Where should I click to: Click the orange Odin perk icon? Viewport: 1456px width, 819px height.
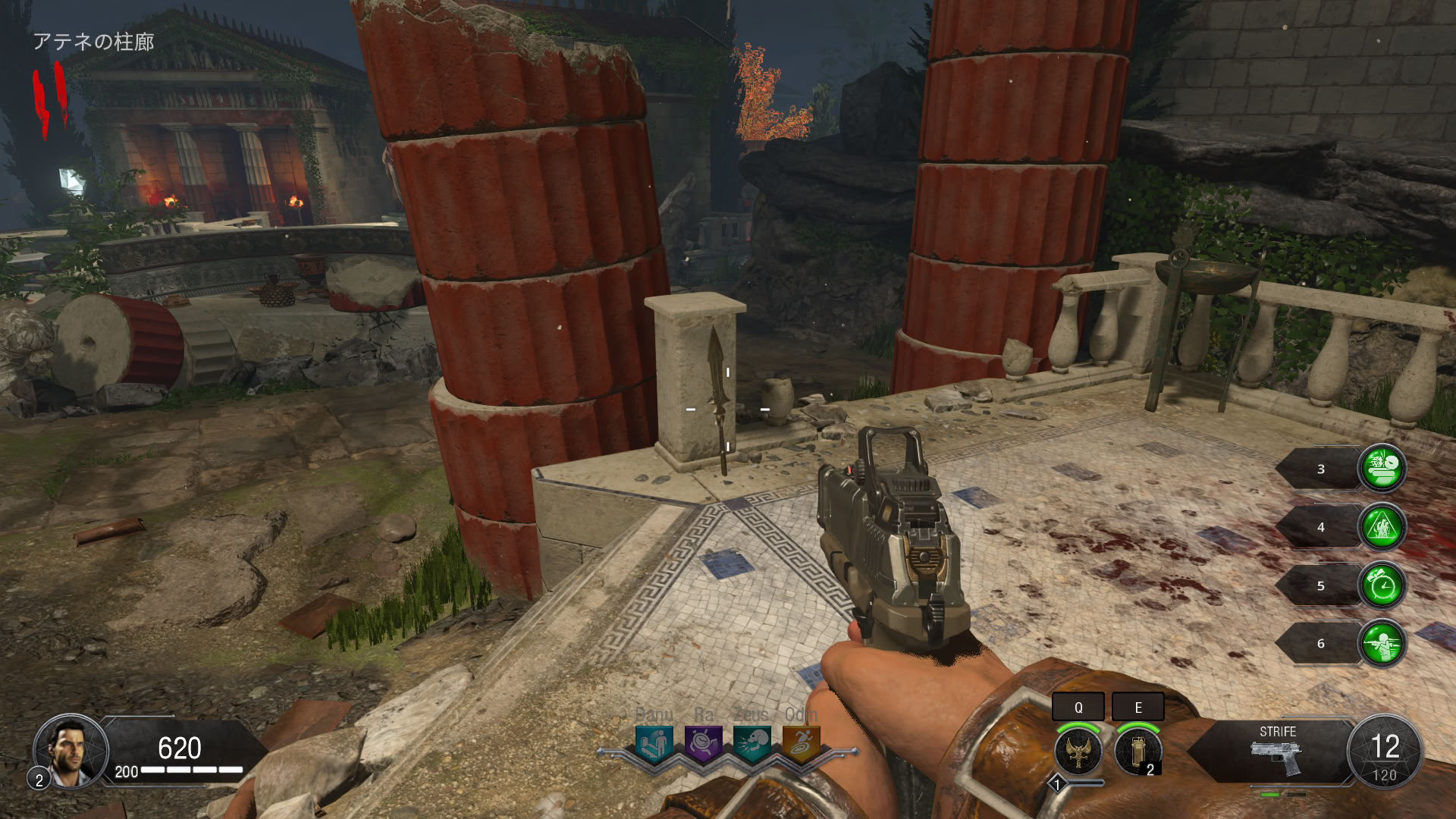pyautogui.click(x=801, y=744)
